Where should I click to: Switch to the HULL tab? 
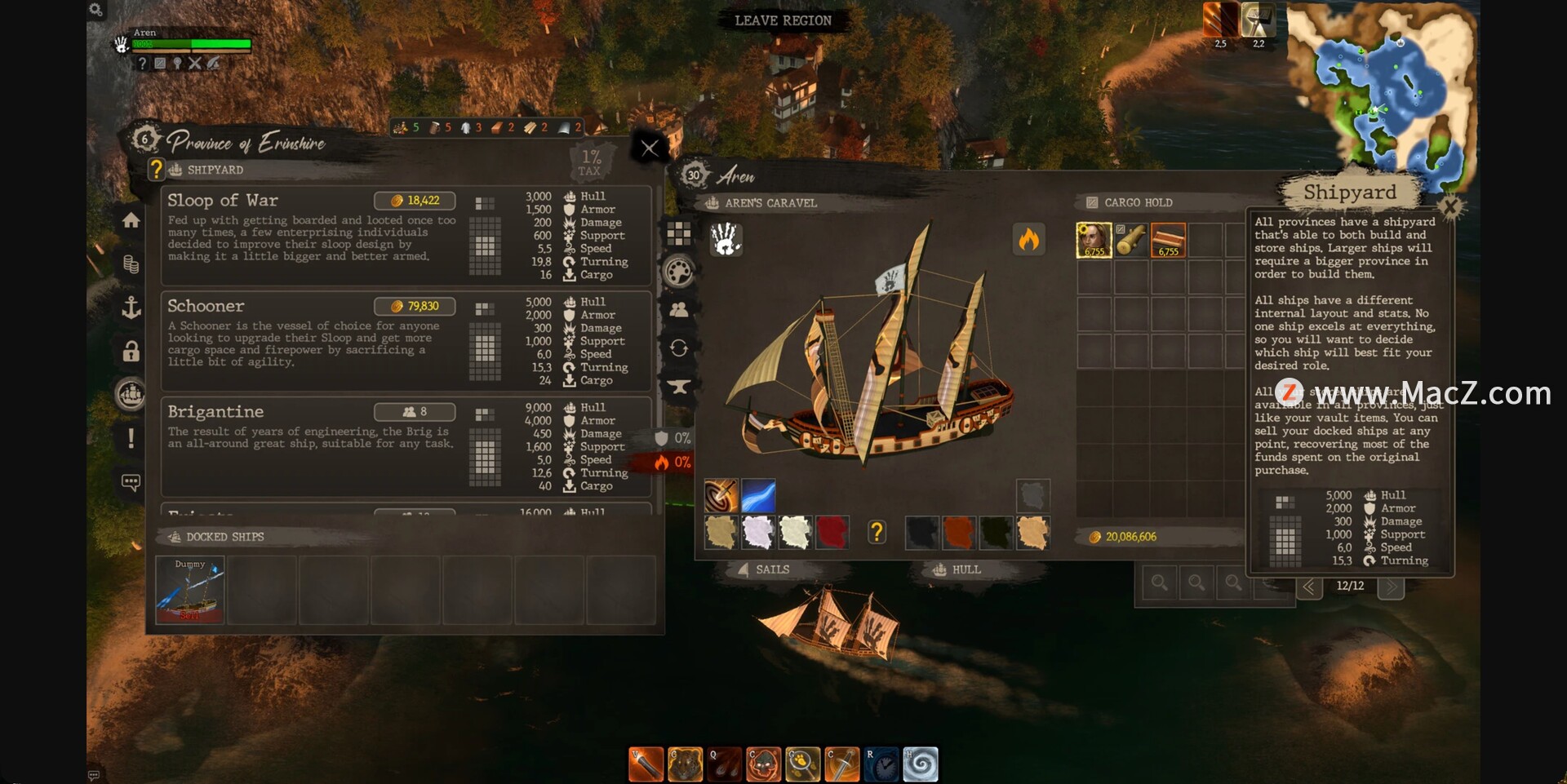pos(958,569)
